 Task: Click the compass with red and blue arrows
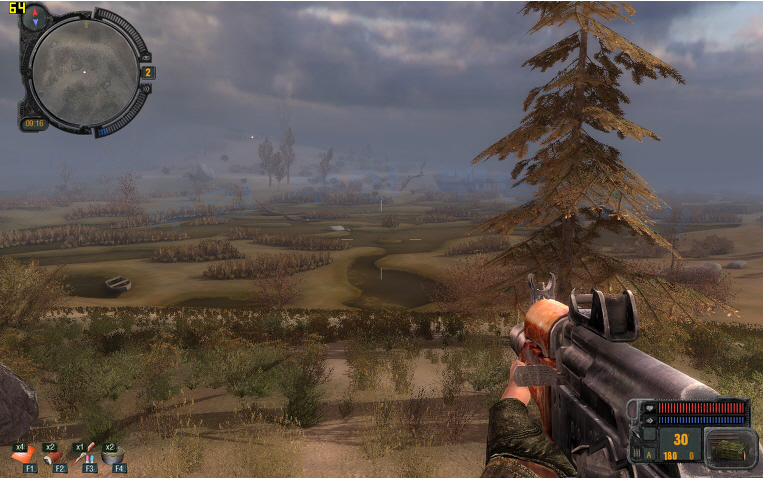coord(34,17)
